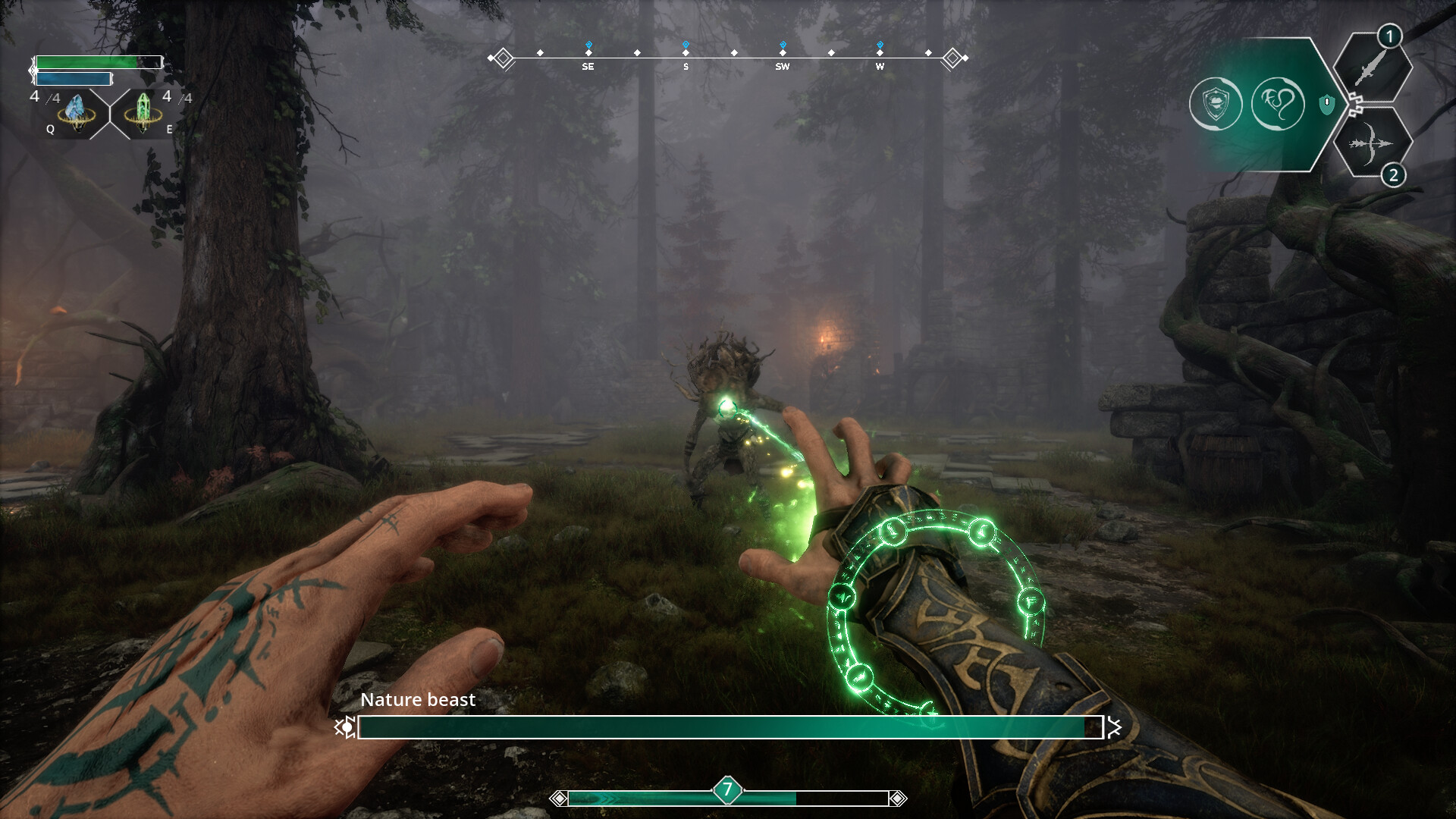1456x819 pixels.
Task: Click the shield buff icon near the weapon slots
Action: pyautogui.click(x=1216, y=102)
